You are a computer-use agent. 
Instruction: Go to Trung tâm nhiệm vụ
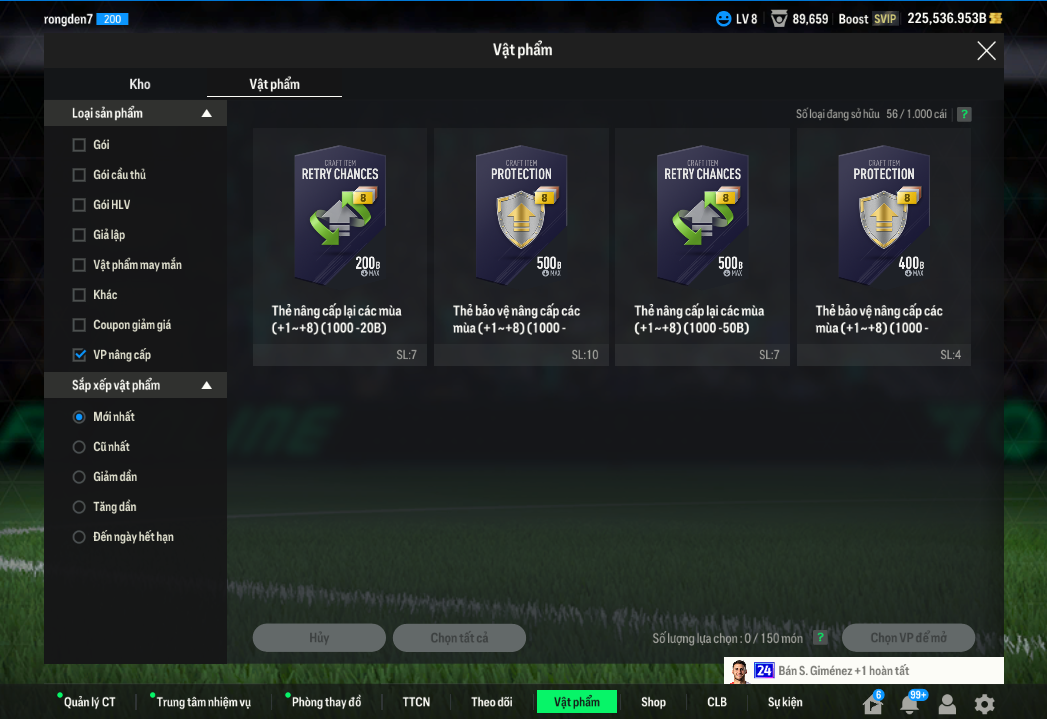point(203,702)
